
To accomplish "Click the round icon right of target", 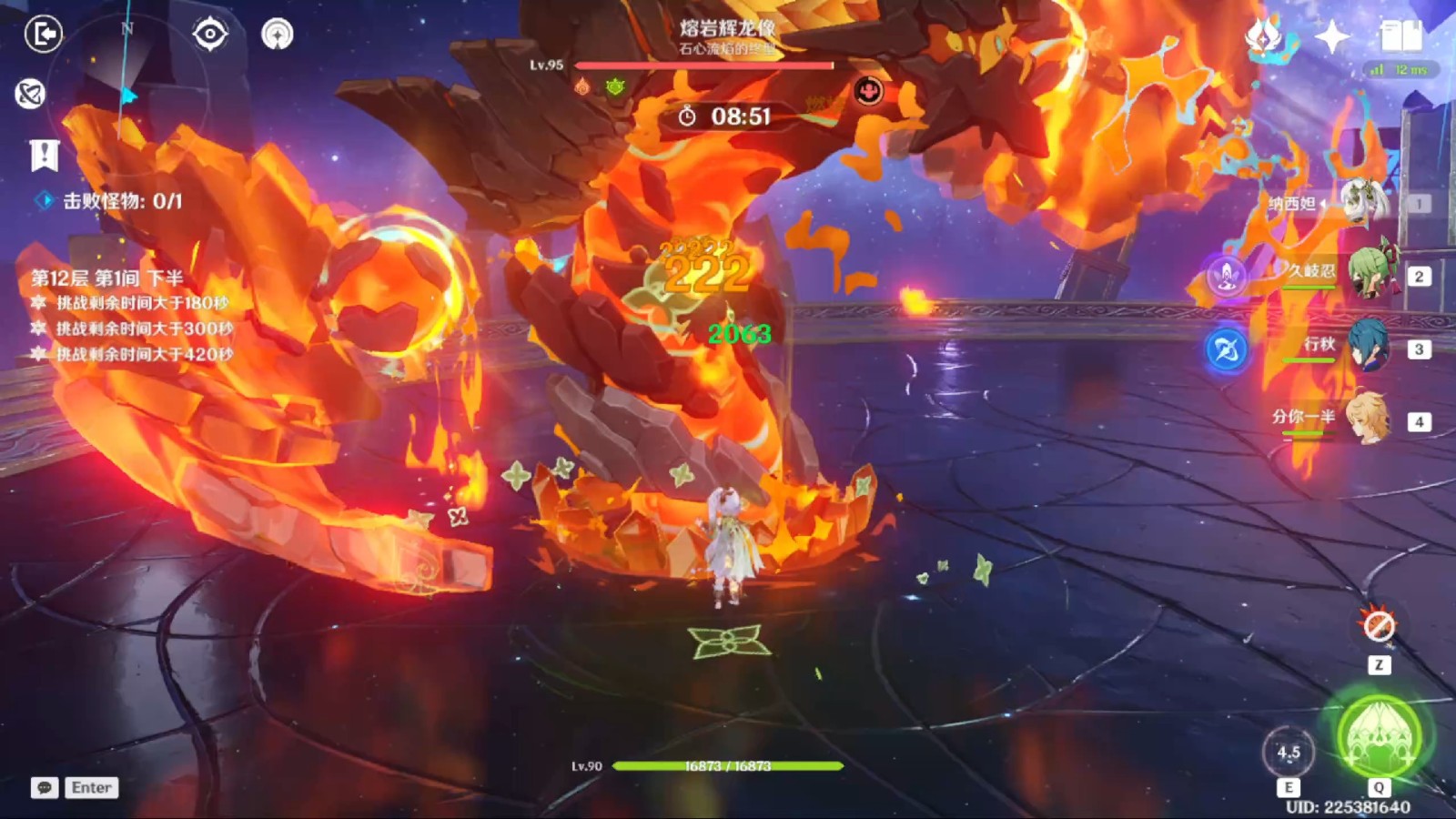I will 278,35.
